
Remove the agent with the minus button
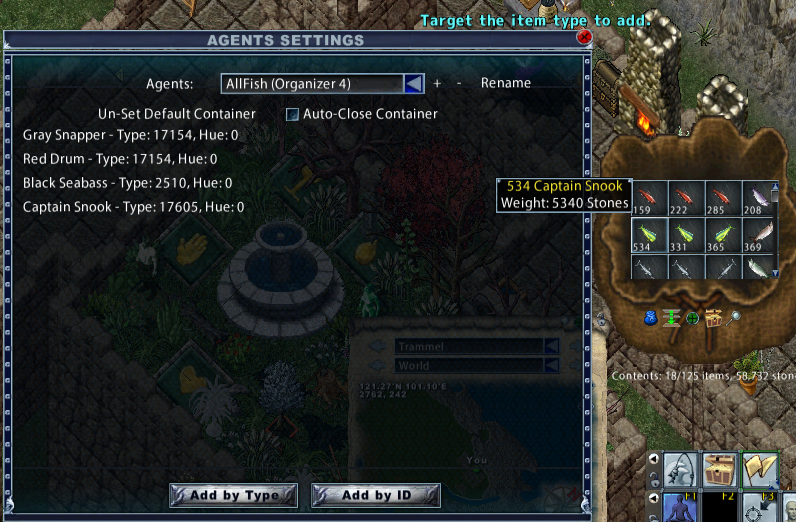459,84
